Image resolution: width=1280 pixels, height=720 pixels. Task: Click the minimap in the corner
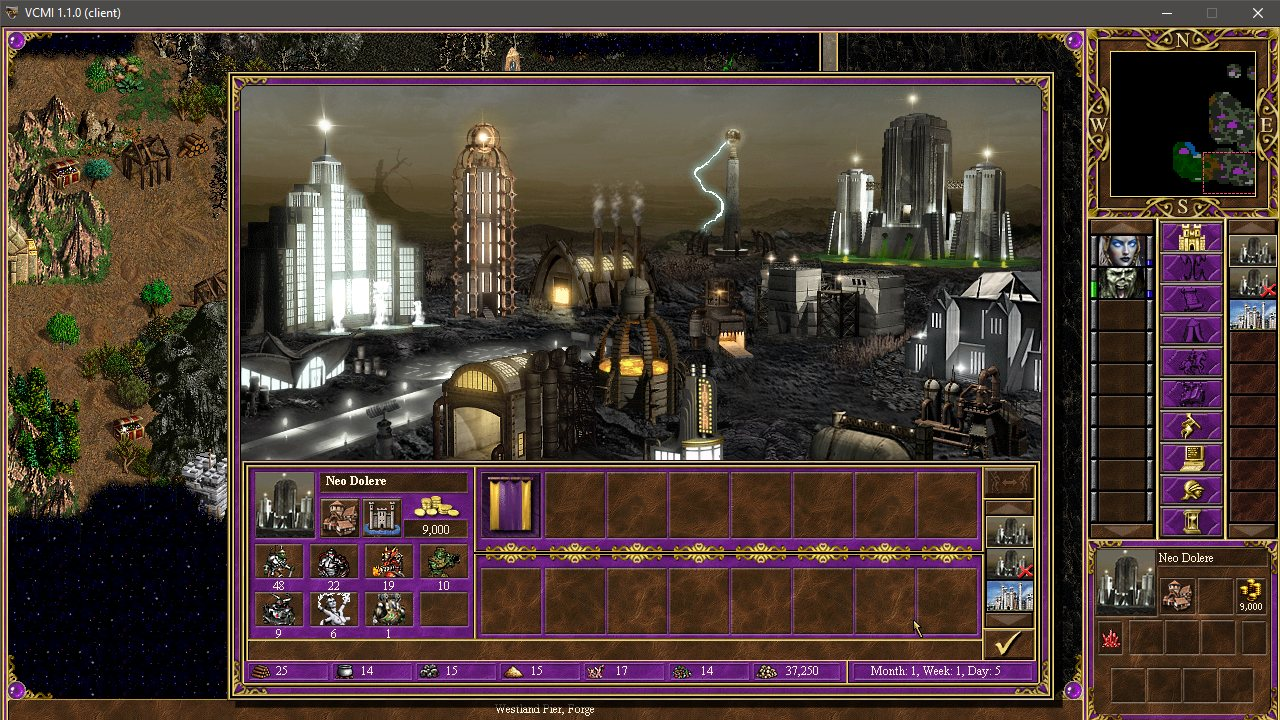(x=1182, y=124)
